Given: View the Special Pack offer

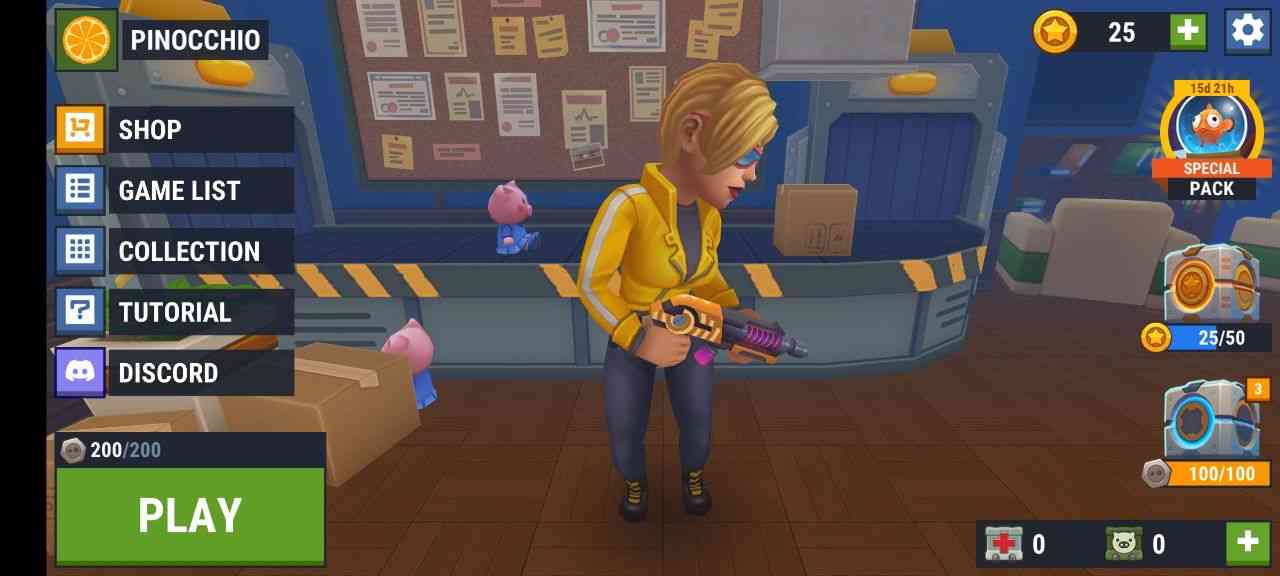Looking at the screenshot, I should [1211, 140].
